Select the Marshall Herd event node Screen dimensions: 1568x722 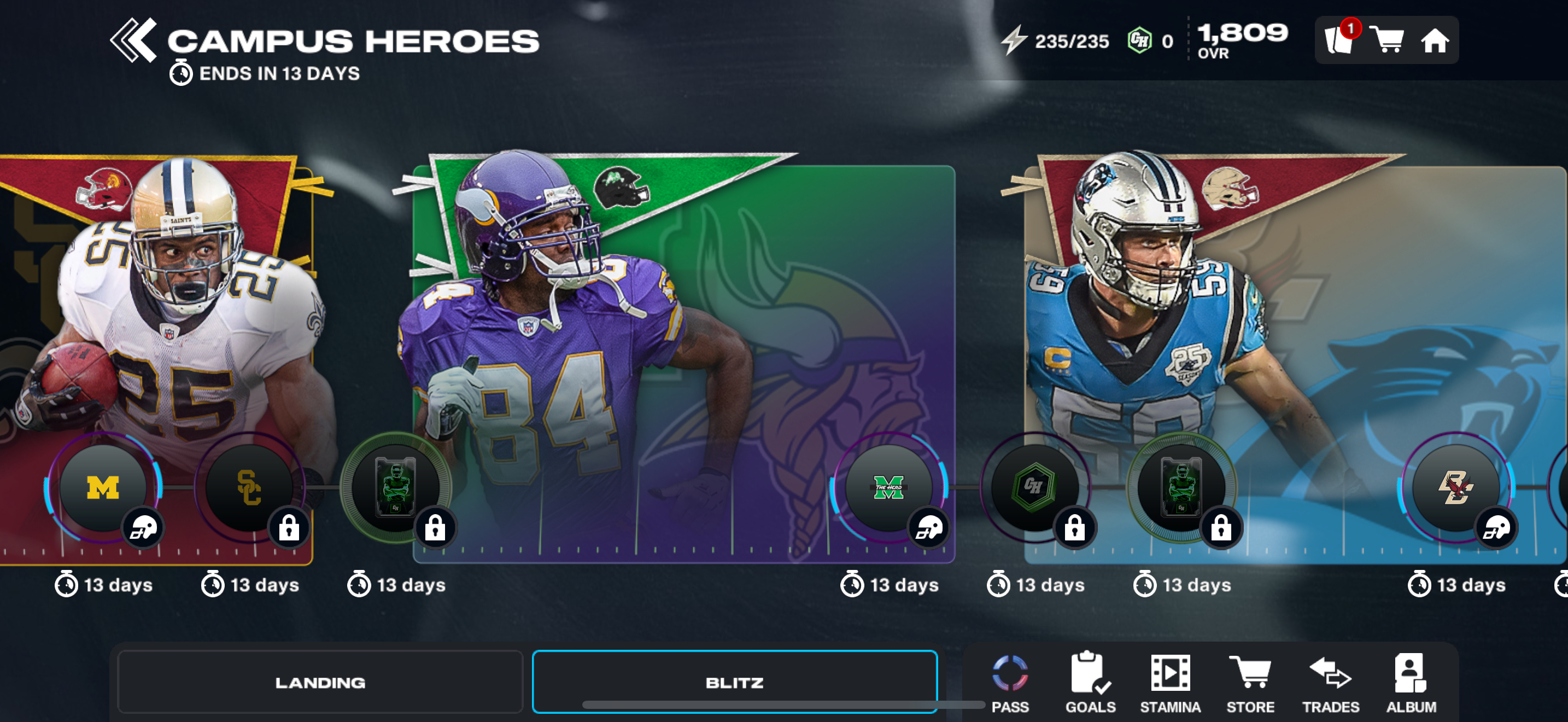click(x=888, y=488)
